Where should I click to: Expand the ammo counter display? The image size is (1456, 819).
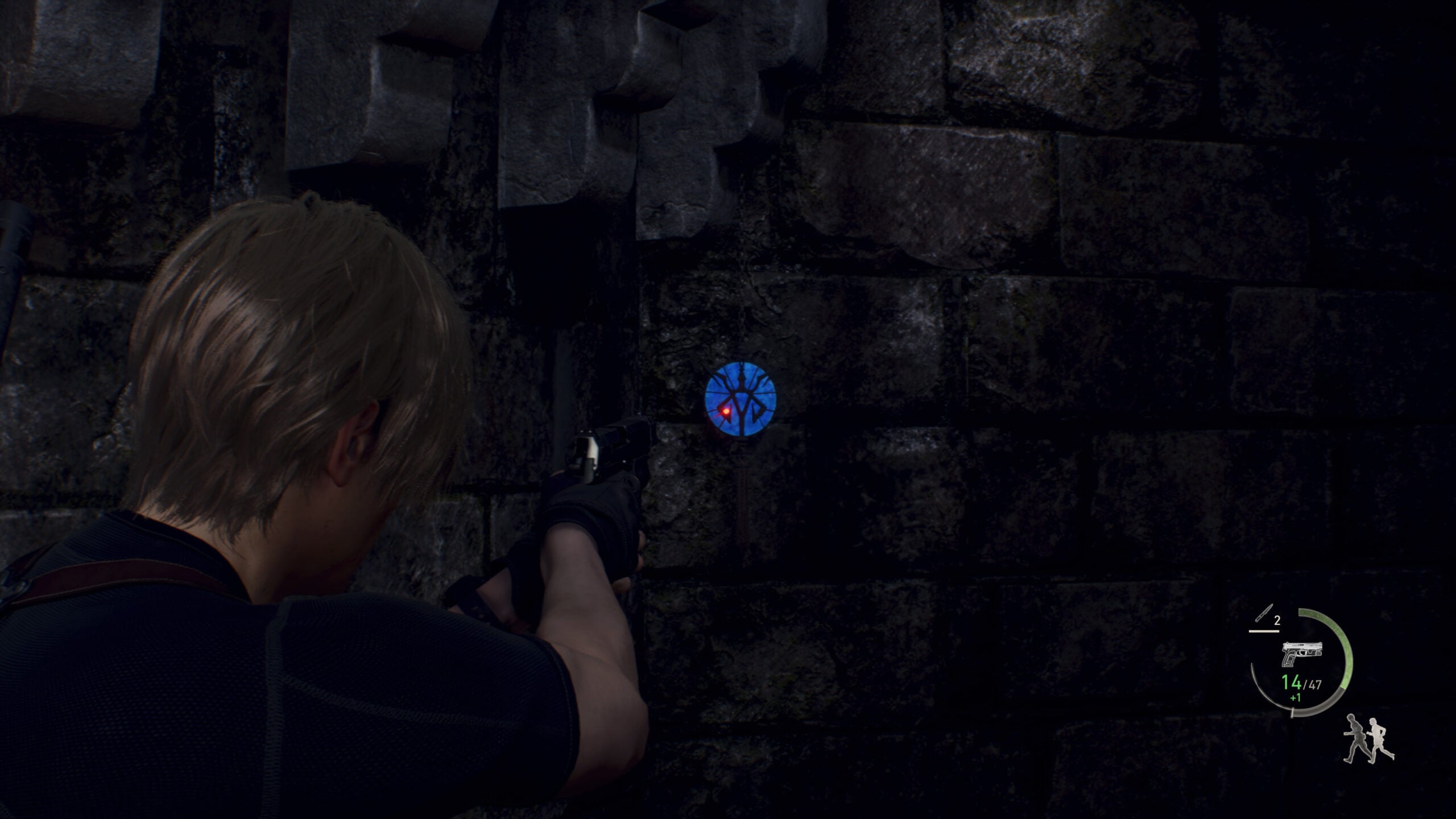point(1302,684)
